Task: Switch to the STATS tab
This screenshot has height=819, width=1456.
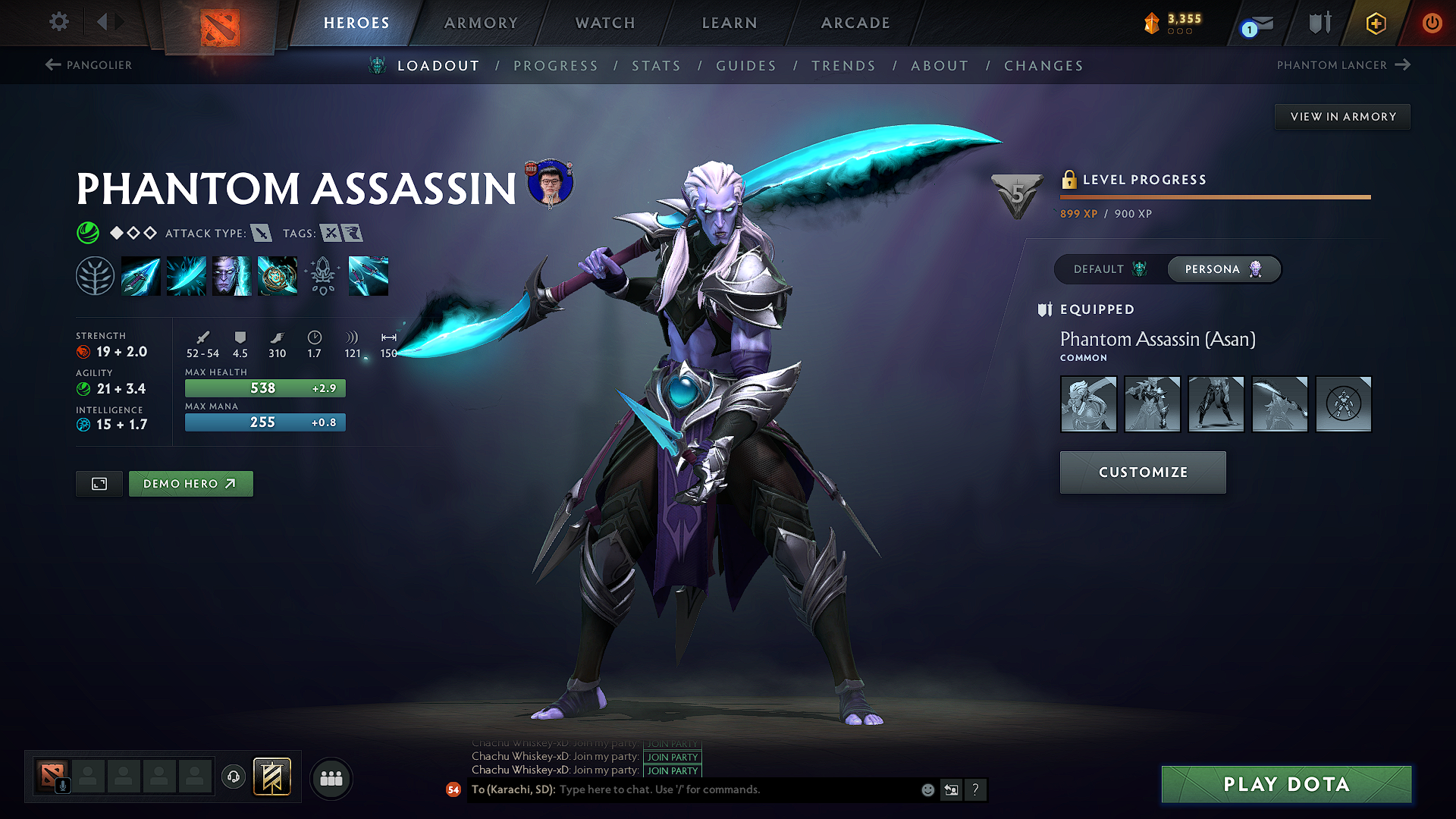Action: (657, 66)
